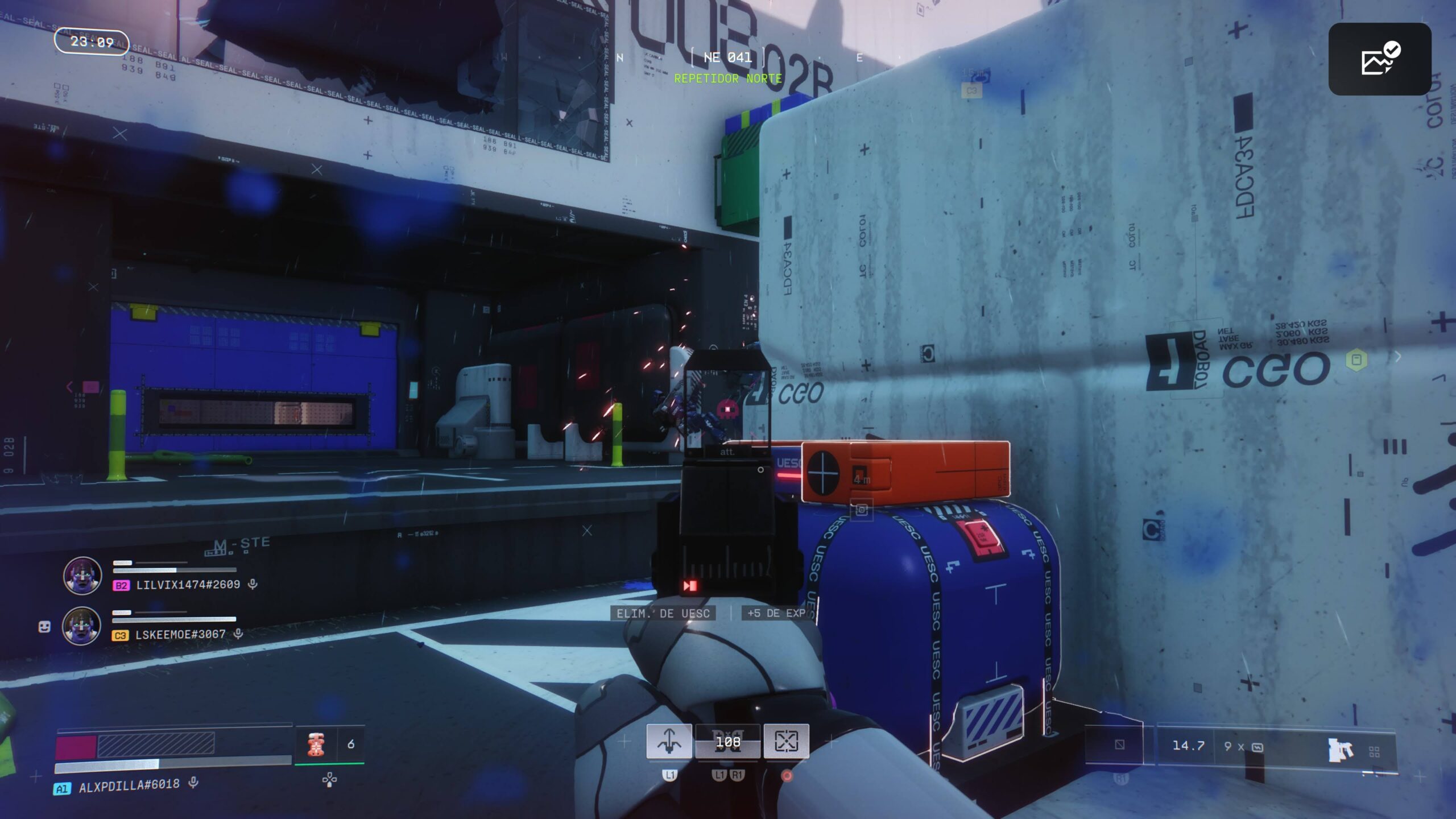Use the orange consumable item slot
This screenshot has height=819, width=1456.
click(x=316, y=744)
